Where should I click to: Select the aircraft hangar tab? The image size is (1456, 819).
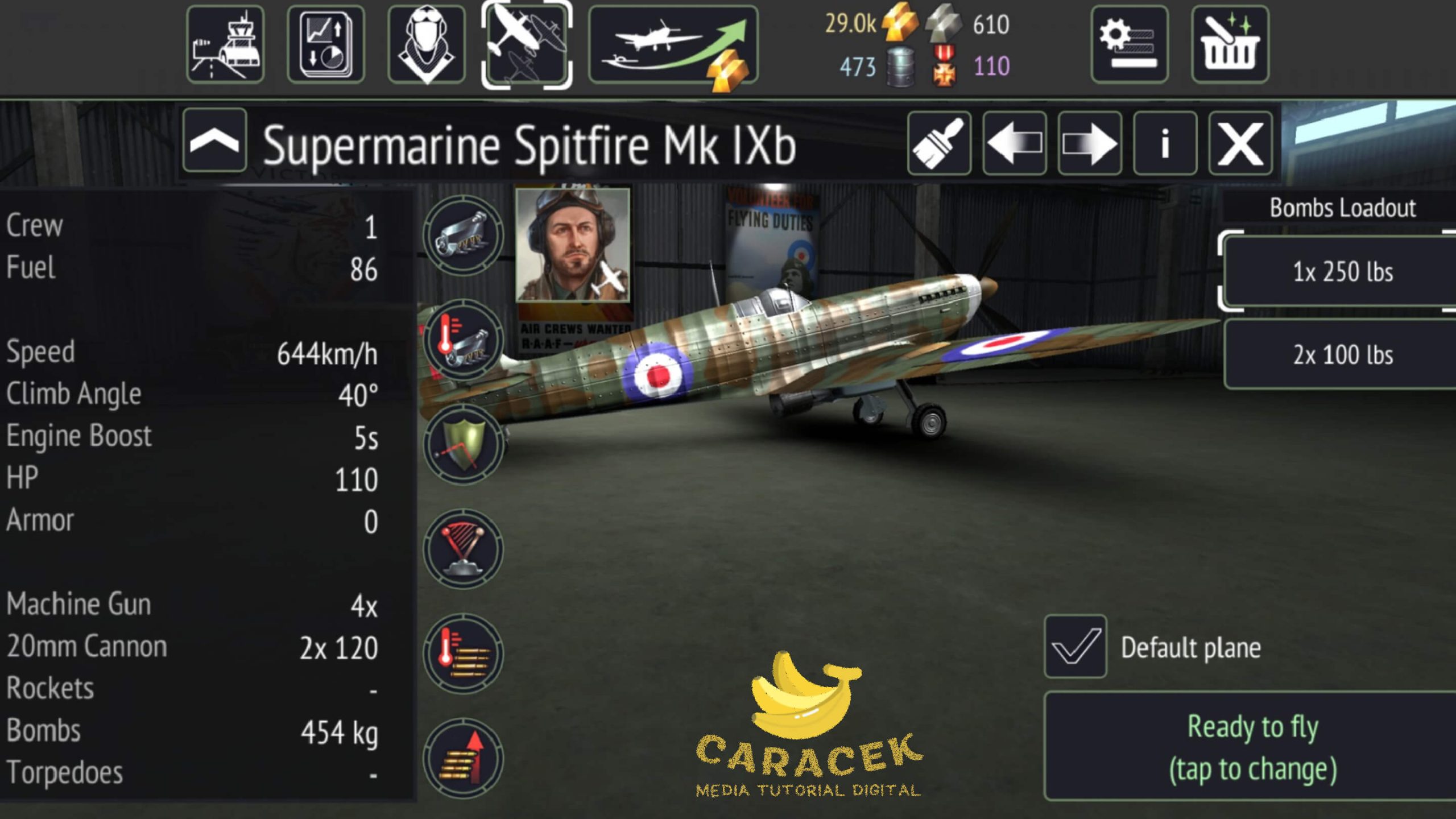pyautogui.click(x=526, y=44)
